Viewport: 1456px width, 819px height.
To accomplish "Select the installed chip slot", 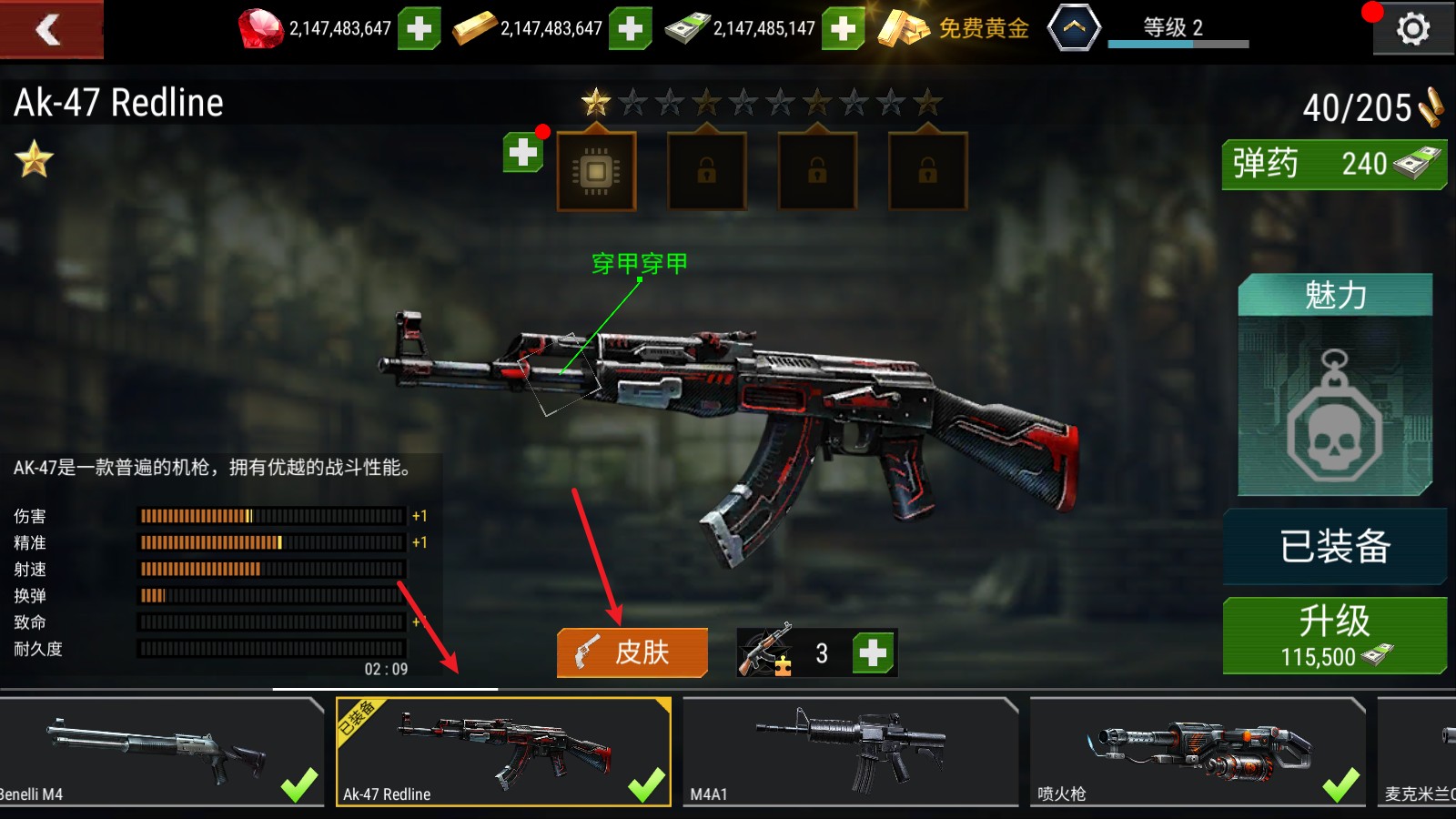I will (596, 171).
